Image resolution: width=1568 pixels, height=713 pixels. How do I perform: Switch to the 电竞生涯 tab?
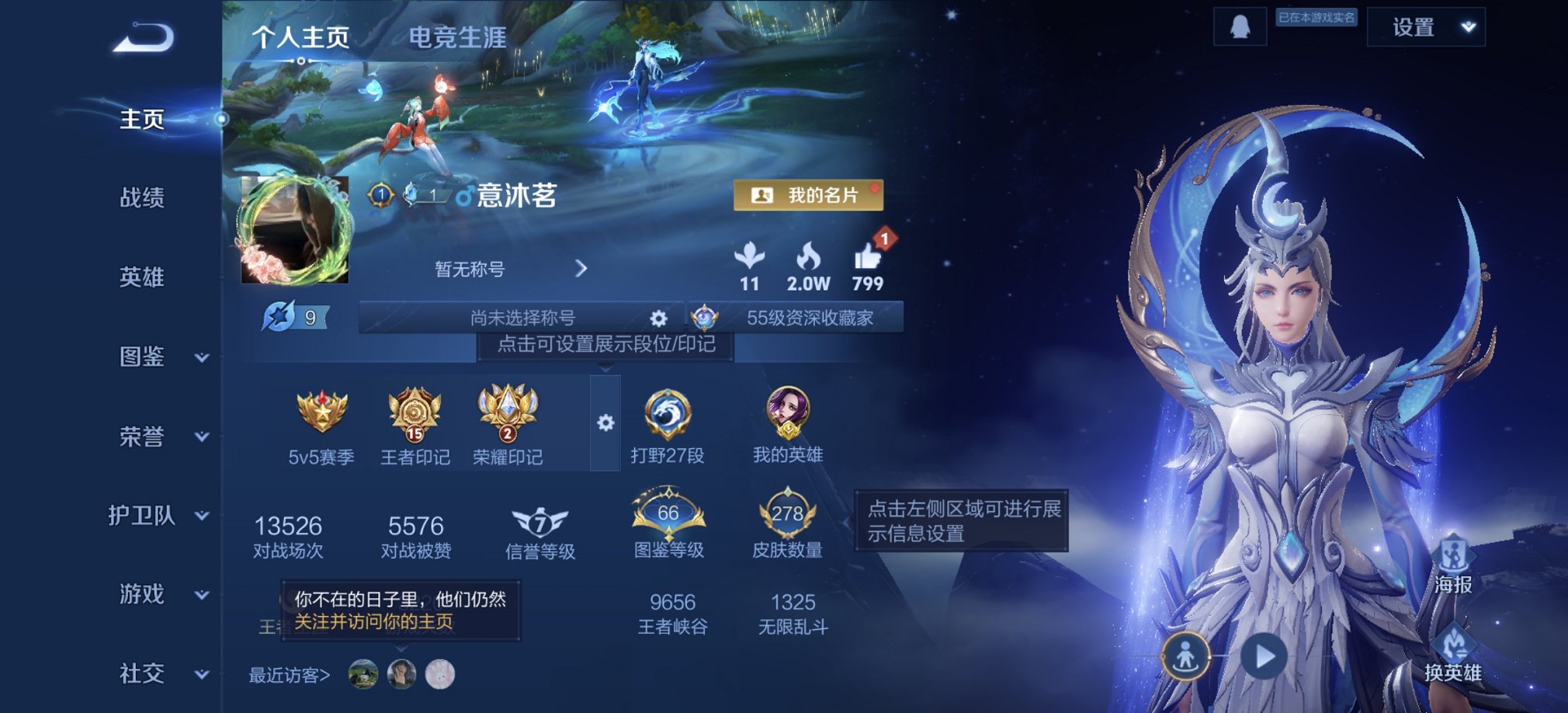click(x=458, y=37)
